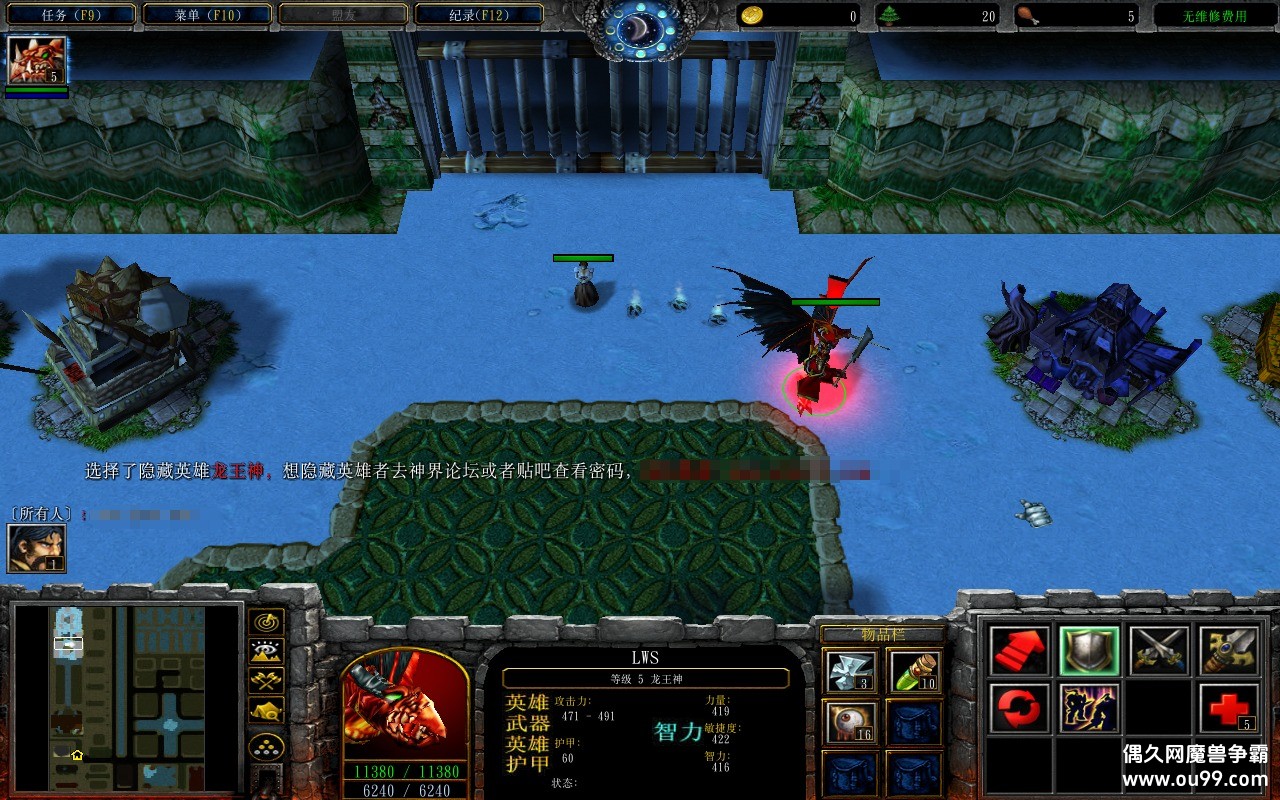The height and width of the screenshot is (800, 1280).
Task: Click the red dragon hero portrait
Action: click(405, 705)
